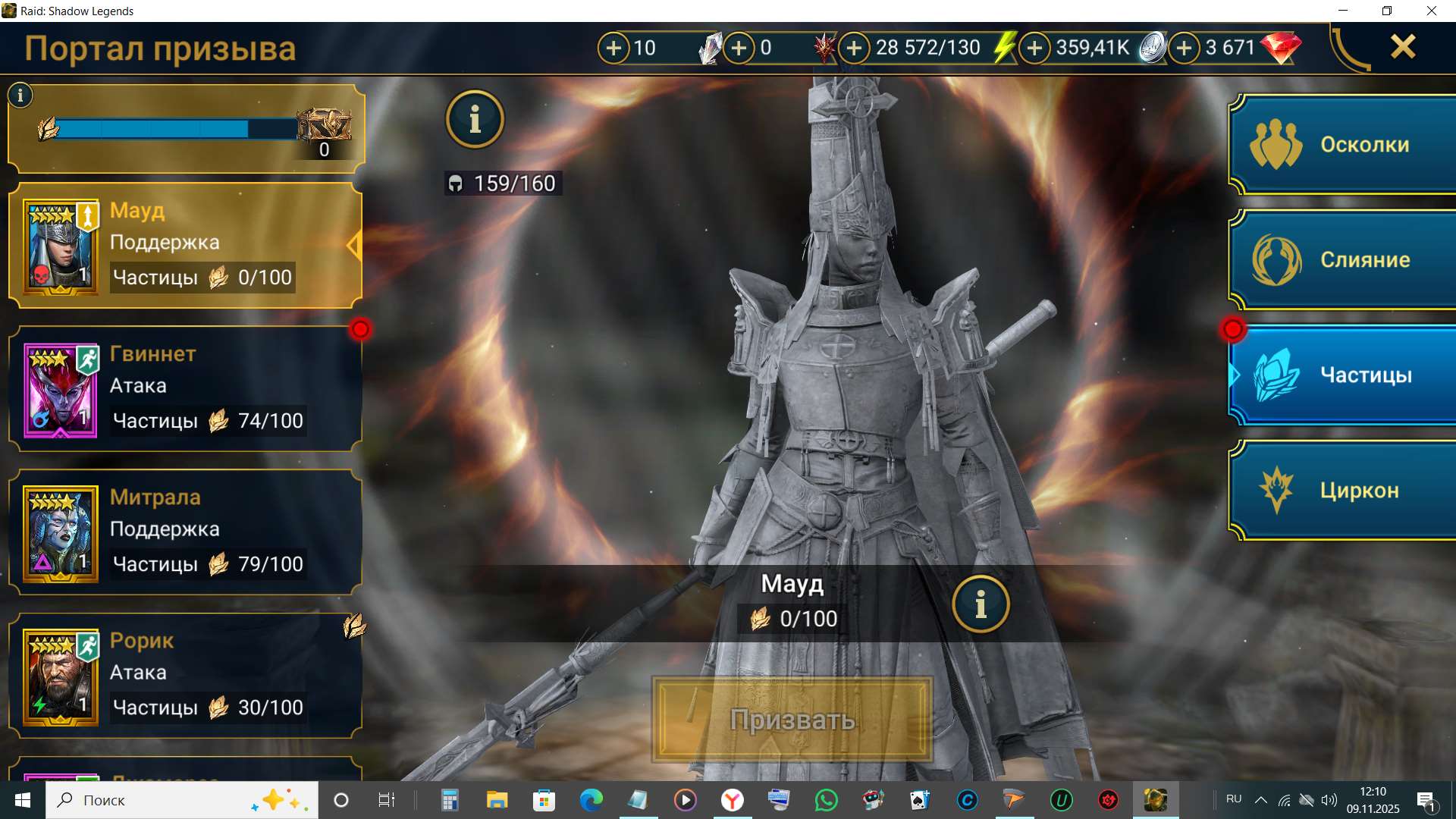Open the Осколки tab
The width and height of the screenshot is (1456, 819).
click(1344, 144)
